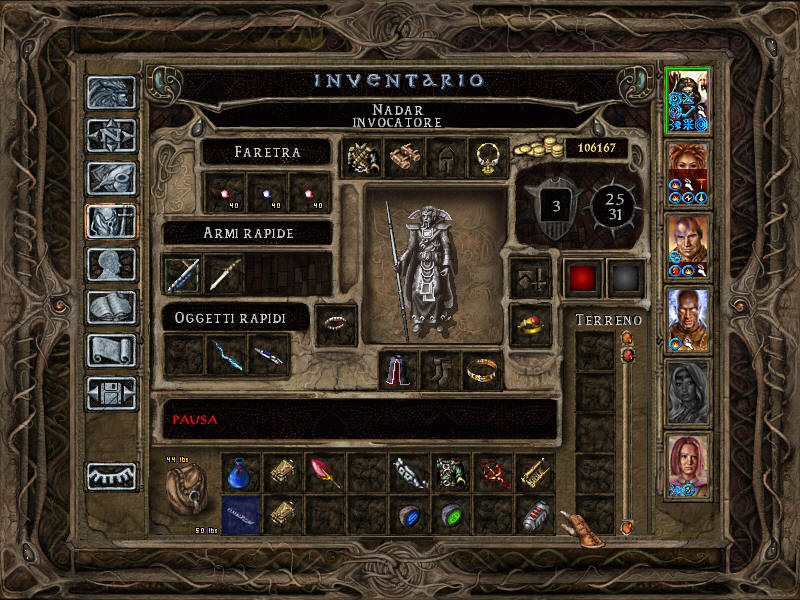Select the red trident item

(493, 471)
